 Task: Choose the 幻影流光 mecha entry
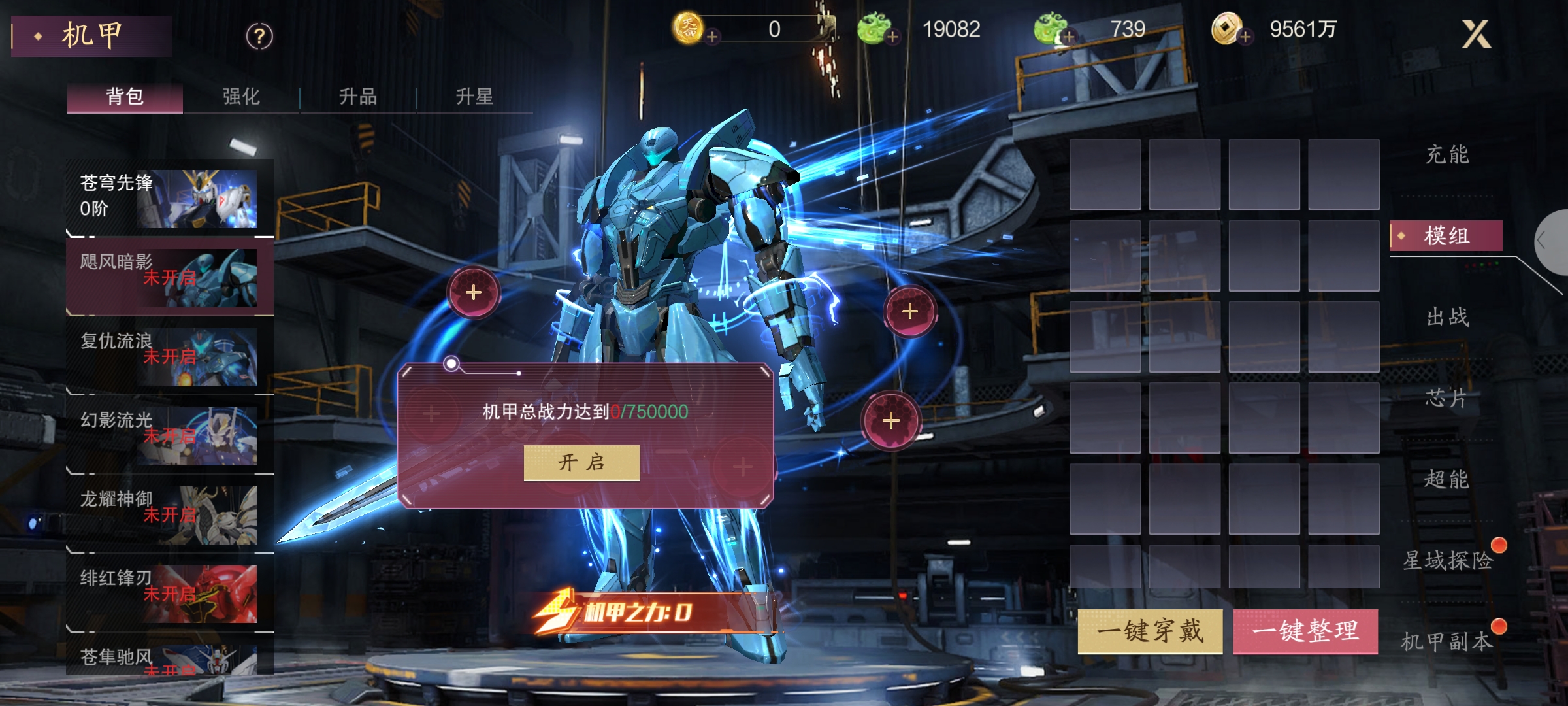169,435
